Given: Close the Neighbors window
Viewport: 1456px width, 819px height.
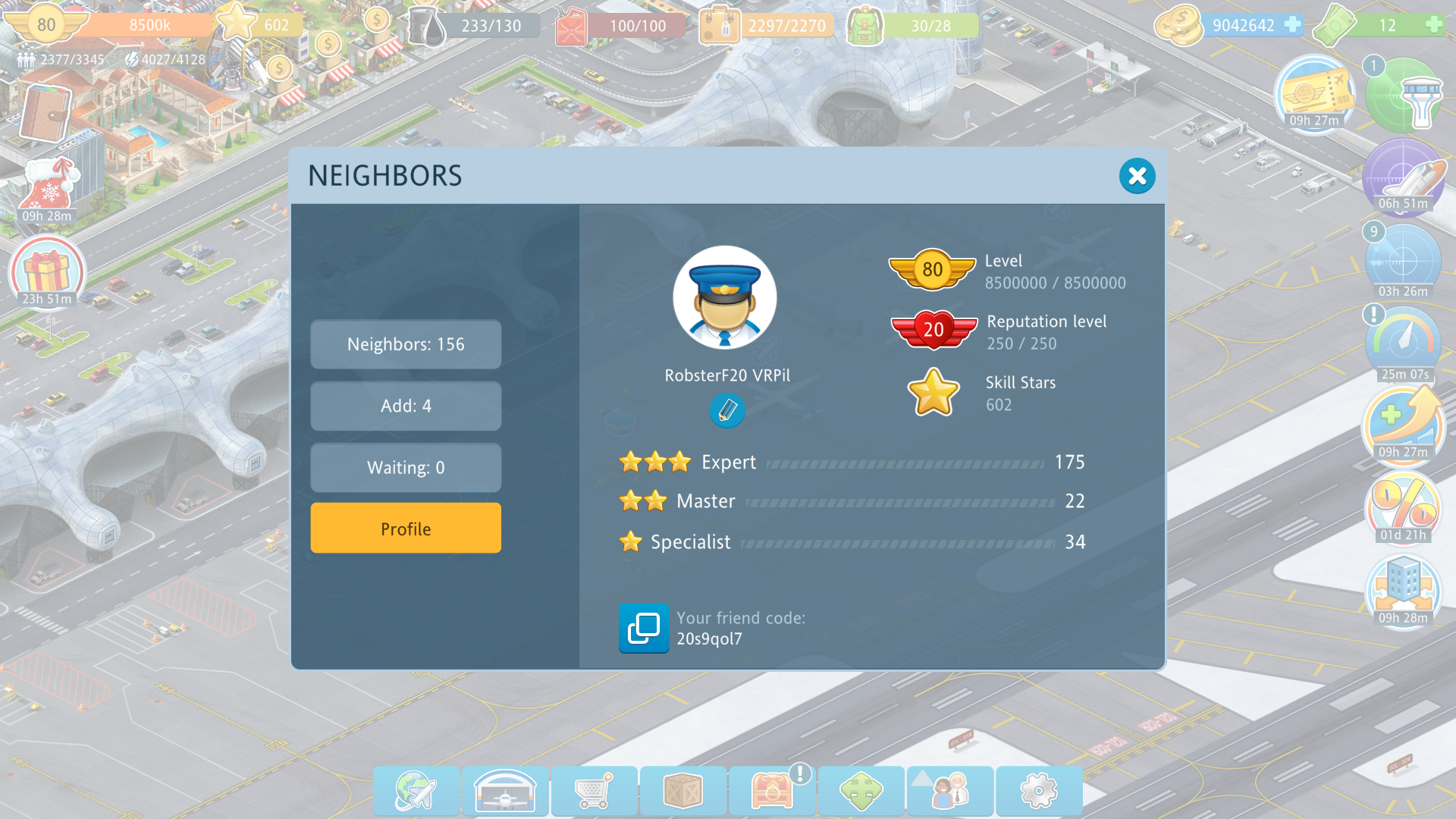Looking at the screenshot, I should (x=1137, y=176).
